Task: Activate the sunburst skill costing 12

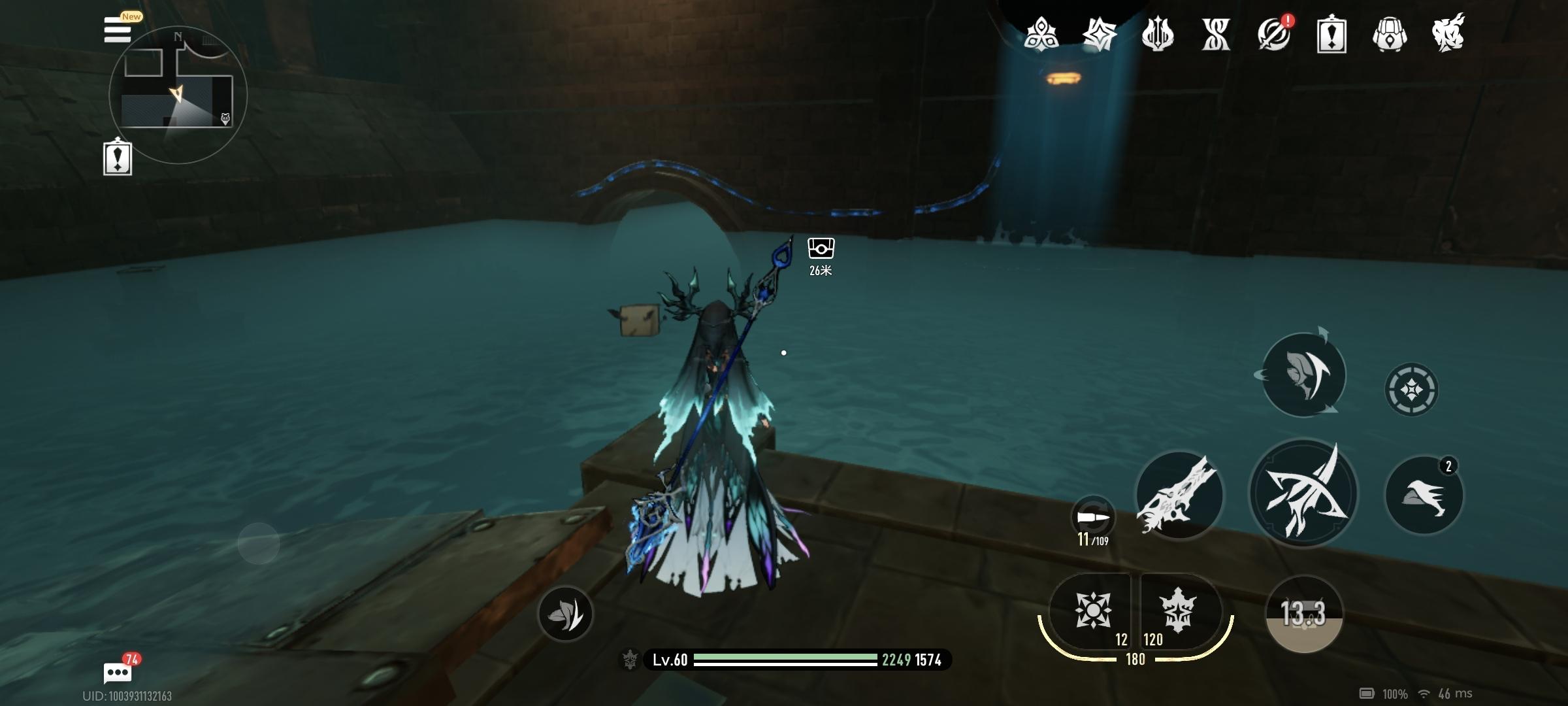Action: (x=1092, y=612)
